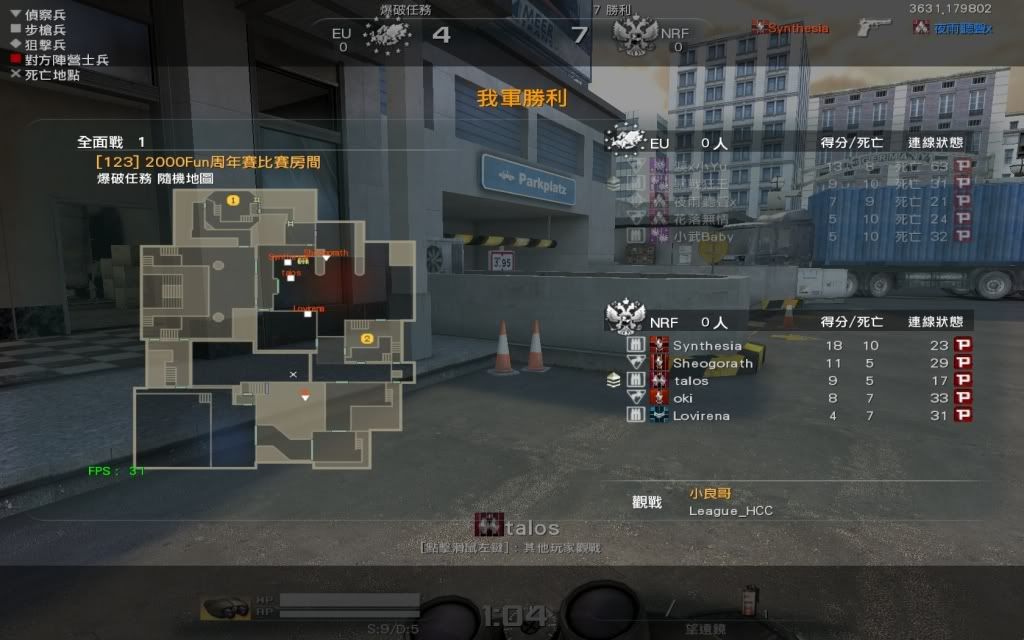Click bomb site 2 marker on the map
Screen dimensions: 1024x640
point(367,339)
